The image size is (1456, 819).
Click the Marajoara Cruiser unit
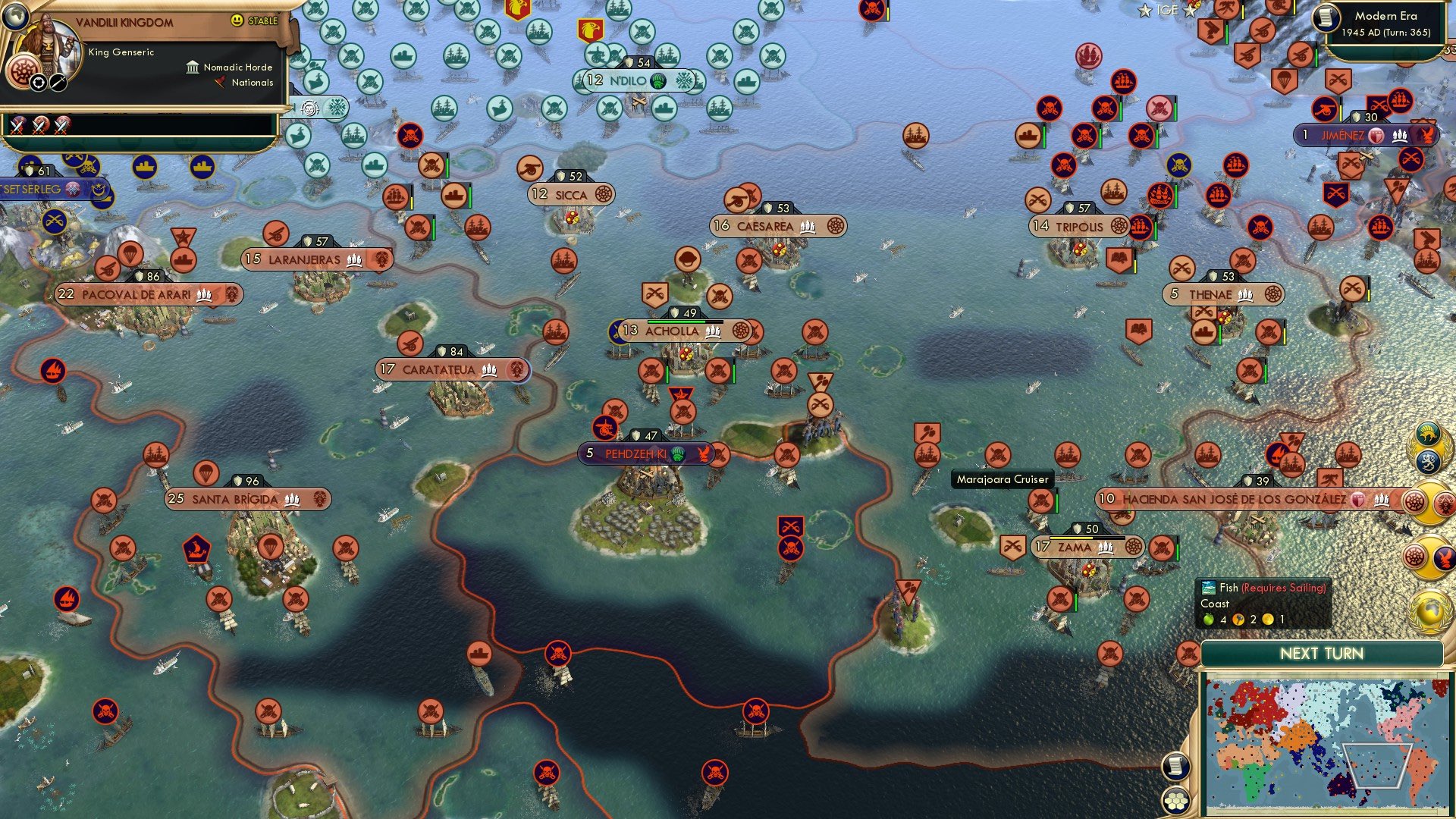tap(1003, 479)
